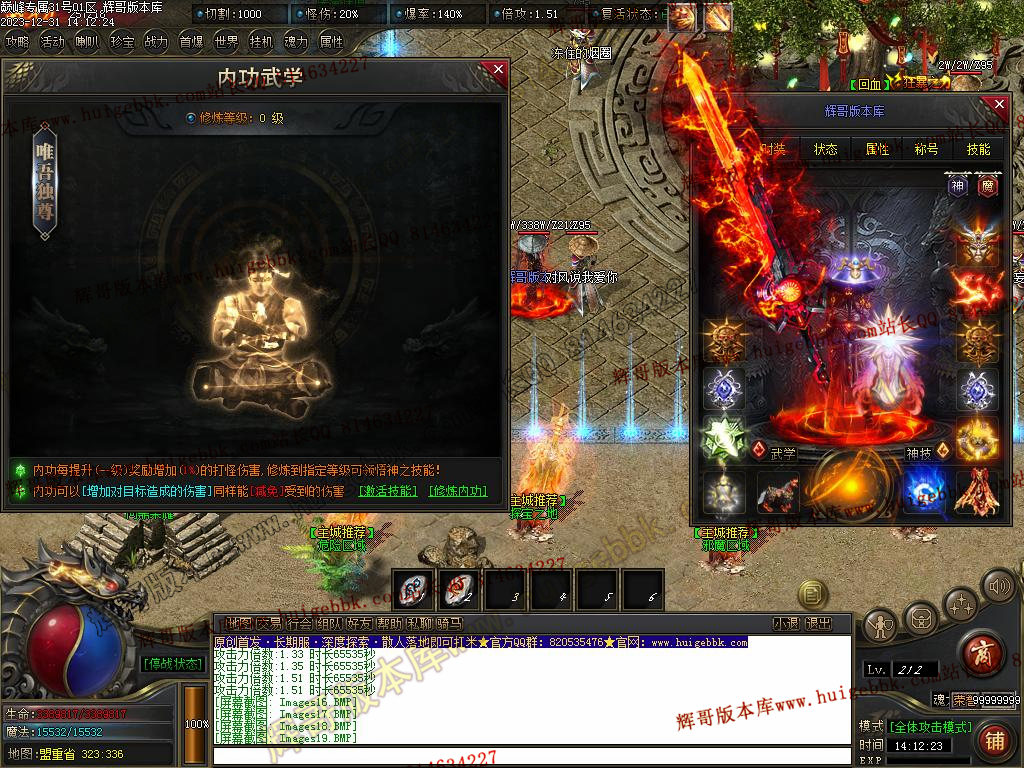
Task: Open the 活动 events menu
Action: (52, 42)
